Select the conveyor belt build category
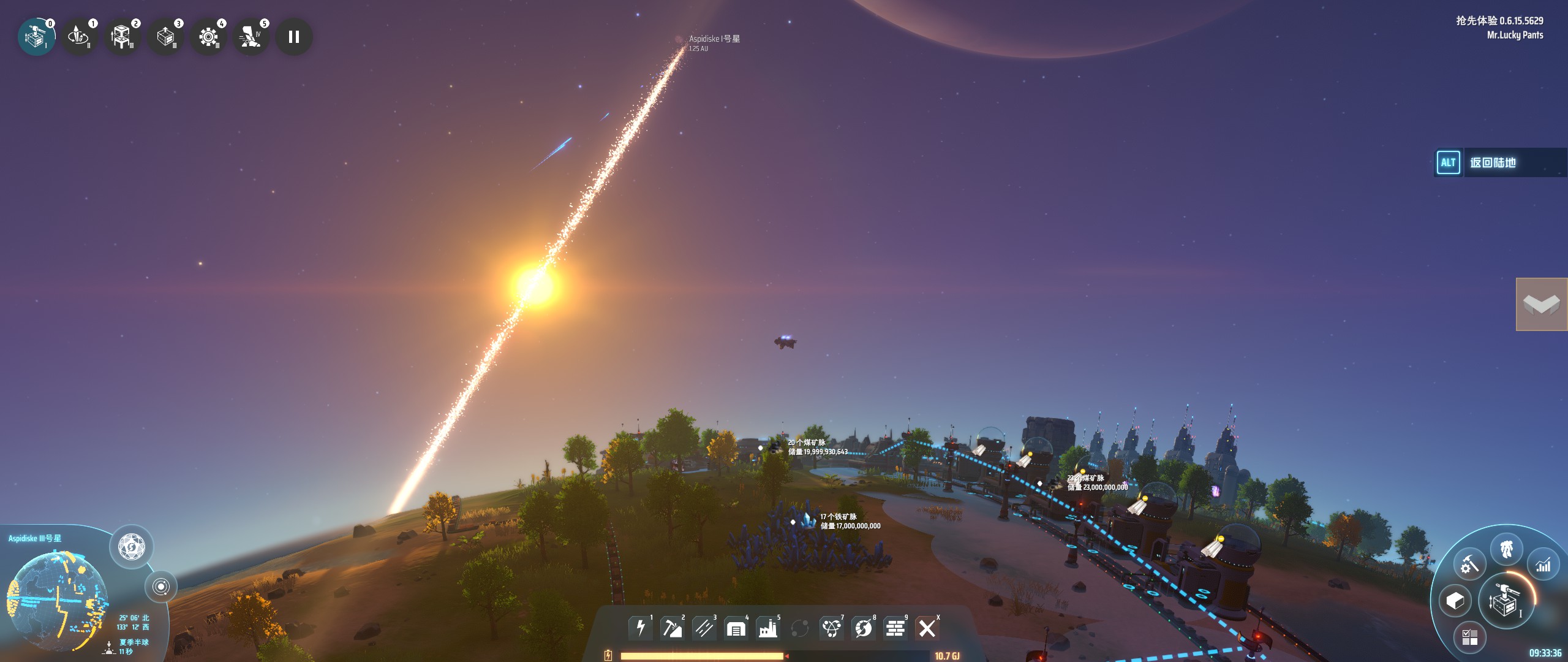Screen dimensions: 1568x662 pyautogui.click(x=704, y=628)
